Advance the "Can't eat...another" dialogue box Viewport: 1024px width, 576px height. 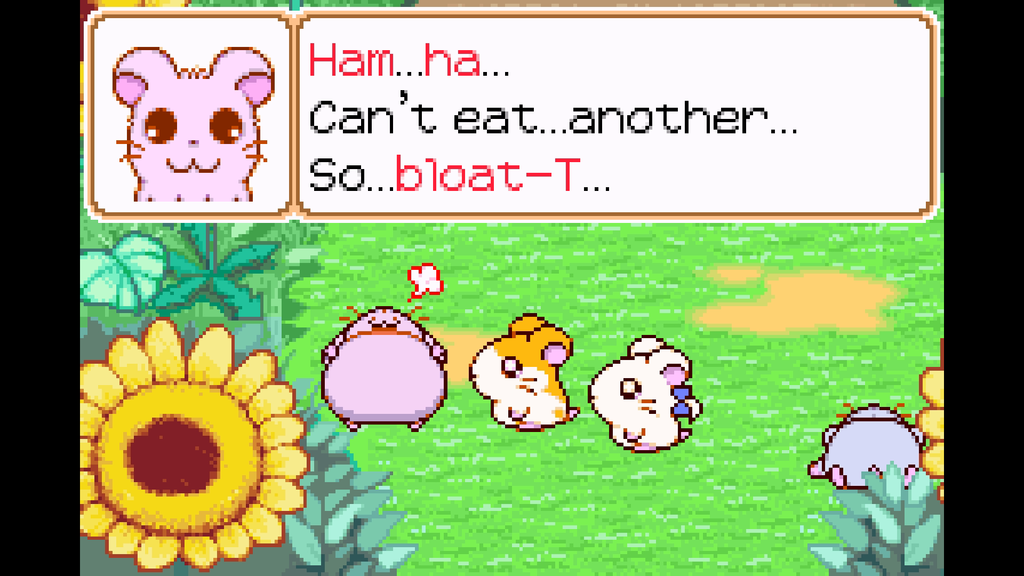pos(616,116)
